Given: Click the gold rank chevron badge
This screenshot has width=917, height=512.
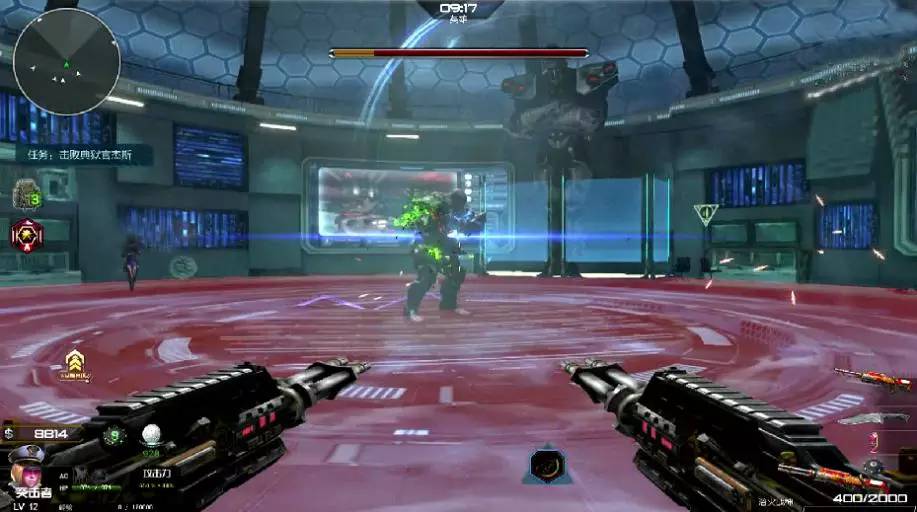Looking at the screenshot, I should [73, 364].
